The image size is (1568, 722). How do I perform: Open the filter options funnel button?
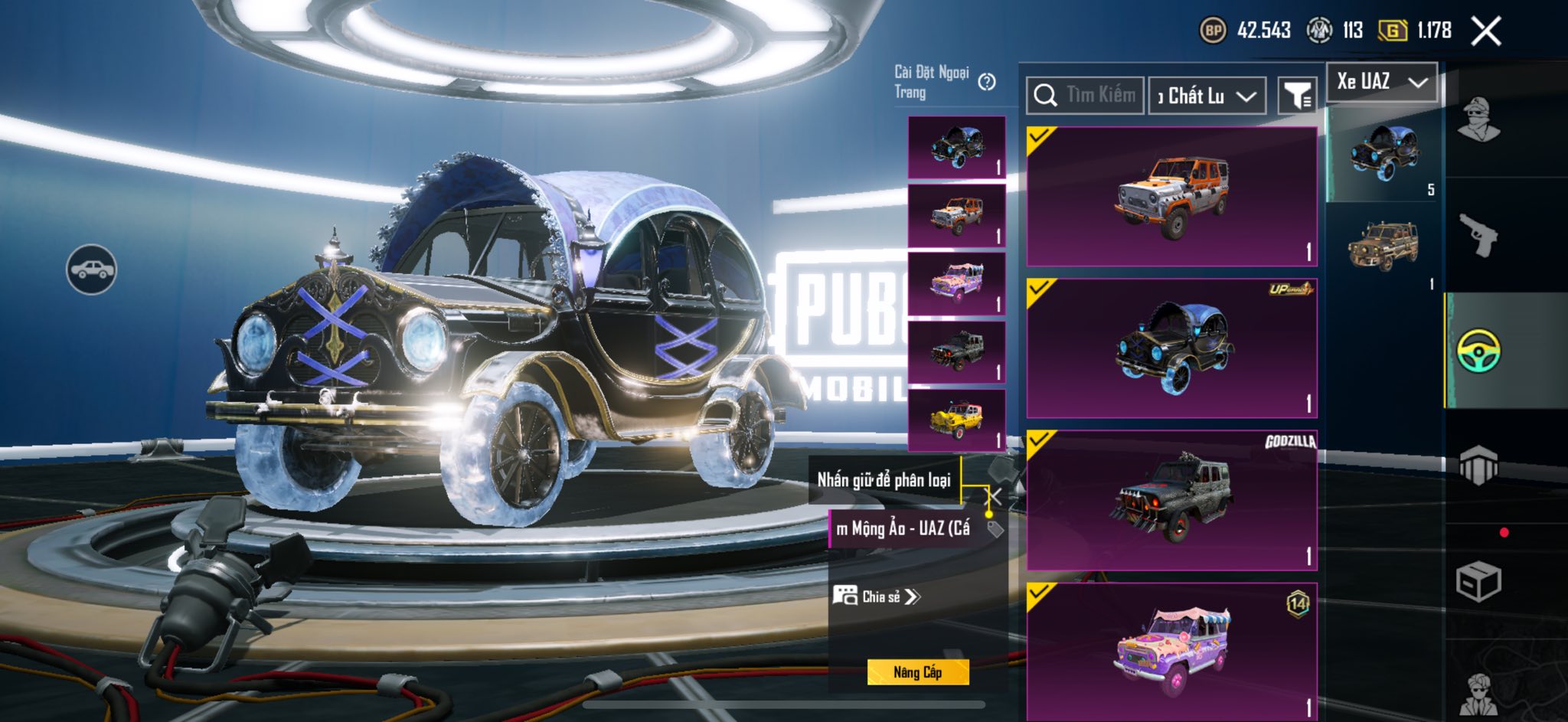(x=1297, y=96)
